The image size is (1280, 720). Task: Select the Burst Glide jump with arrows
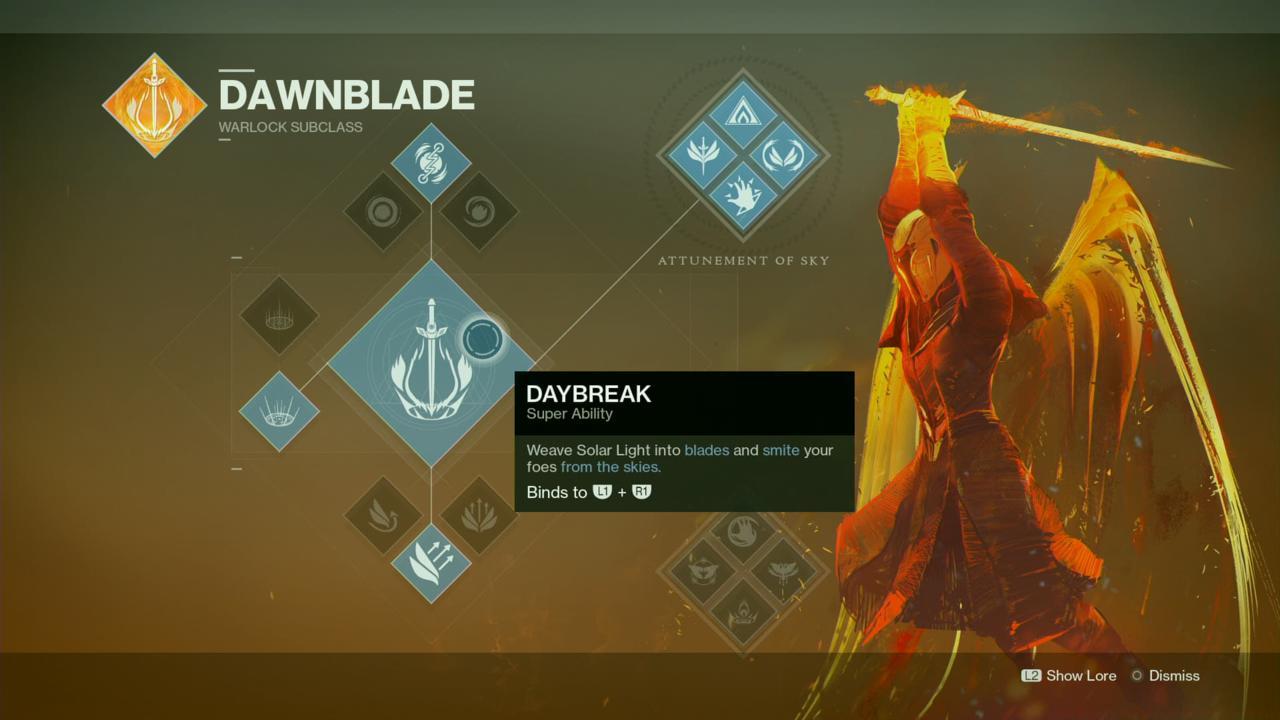[x=434, y=565]
